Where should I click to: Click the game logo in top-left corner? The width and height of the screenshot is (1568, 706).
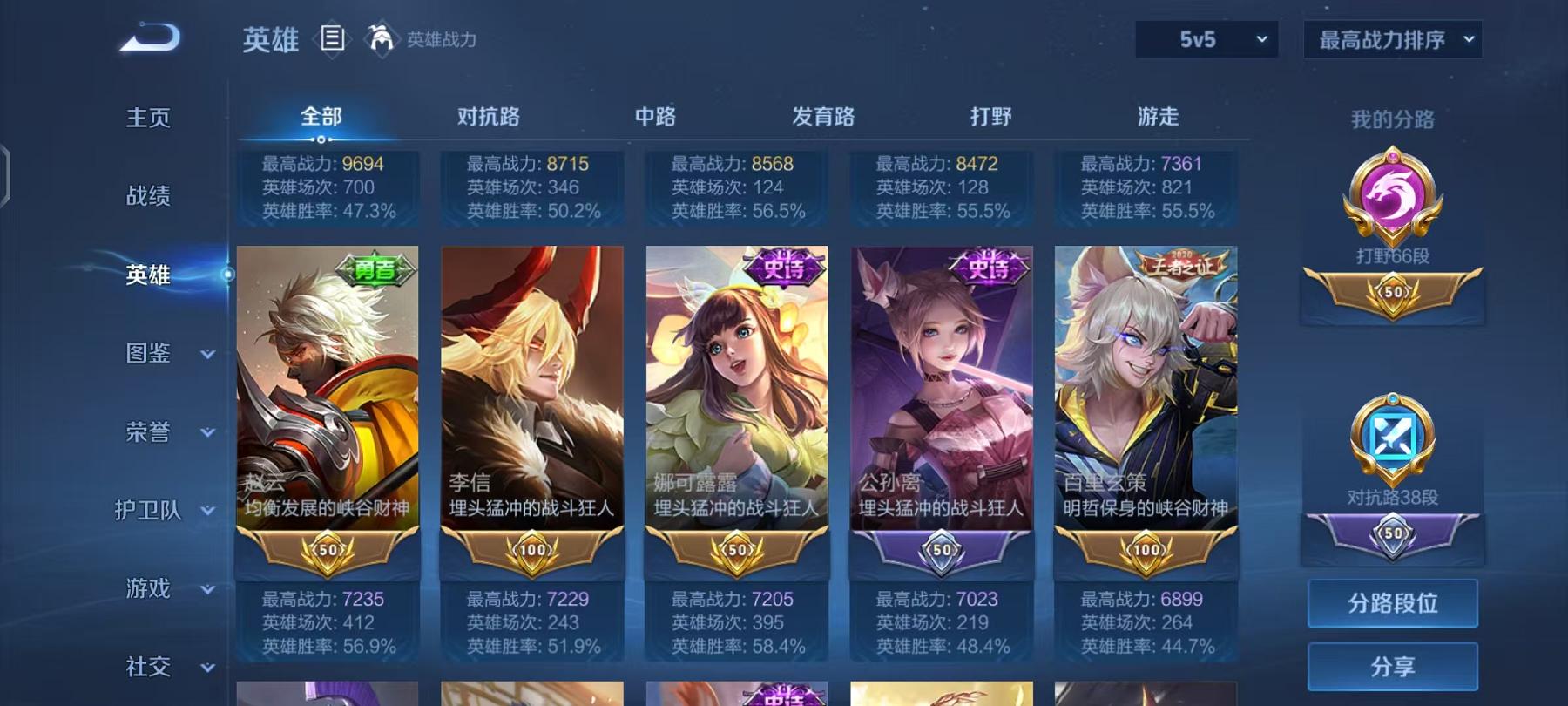click(148, 35)
